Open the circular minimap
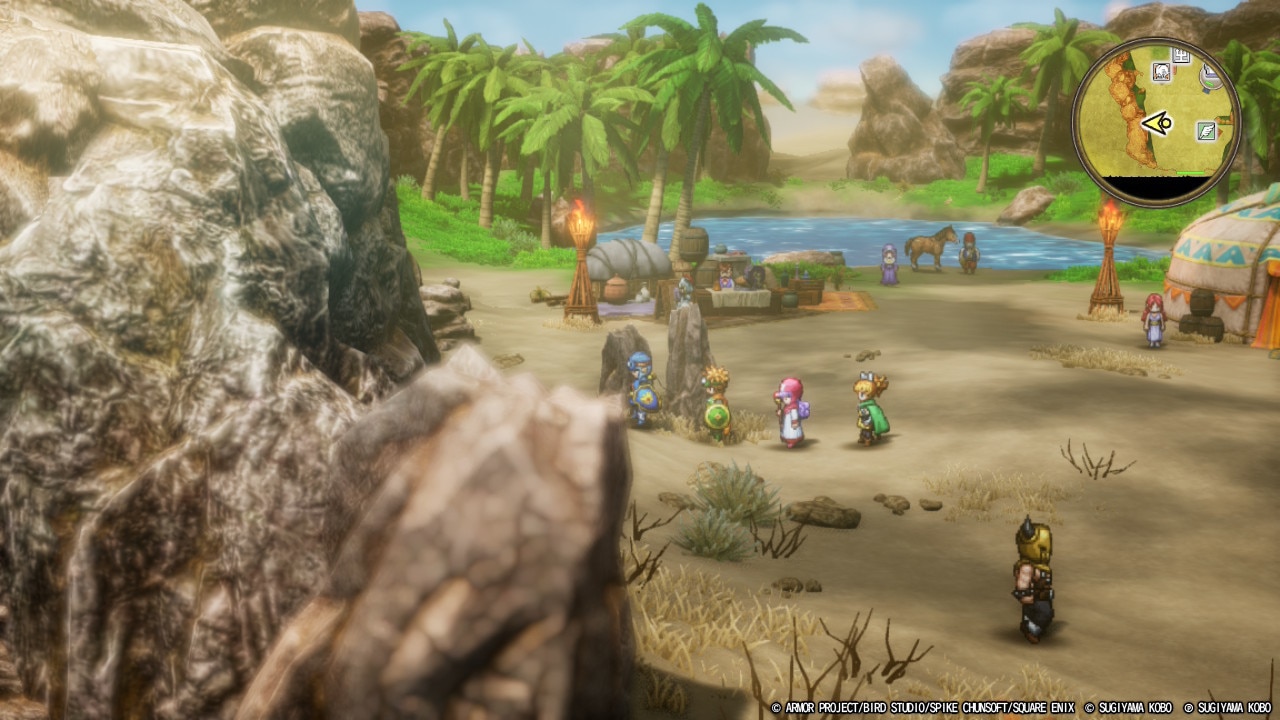Viewport: 1280px width, 720px height. (x=1156, y=124)
